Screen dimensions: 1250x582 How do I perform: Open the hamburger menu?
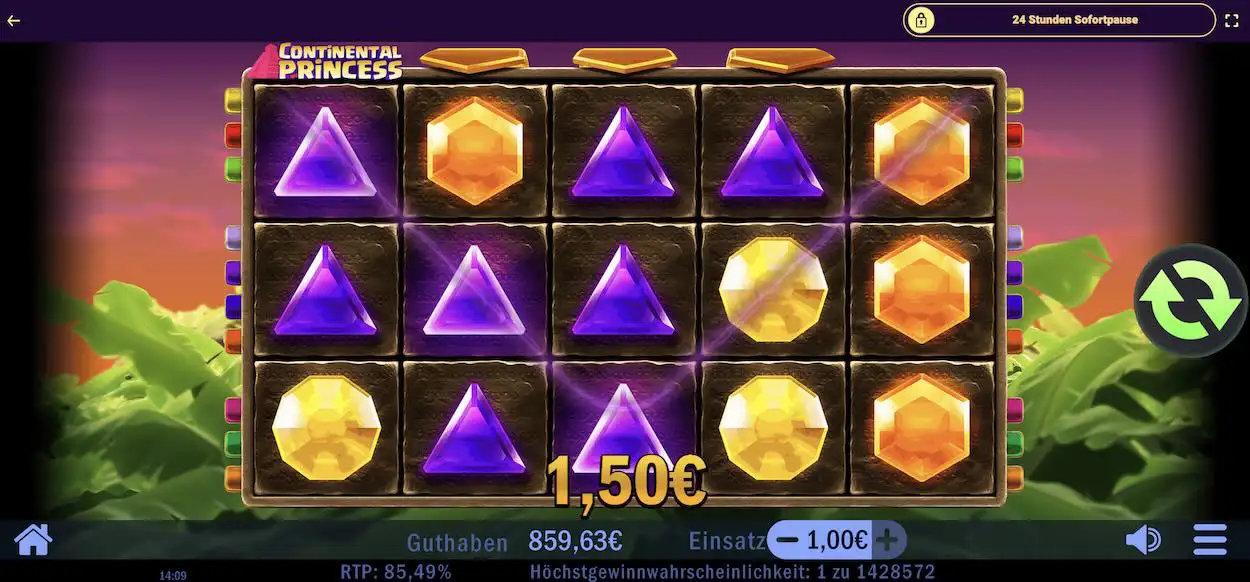click(1210, 541)
